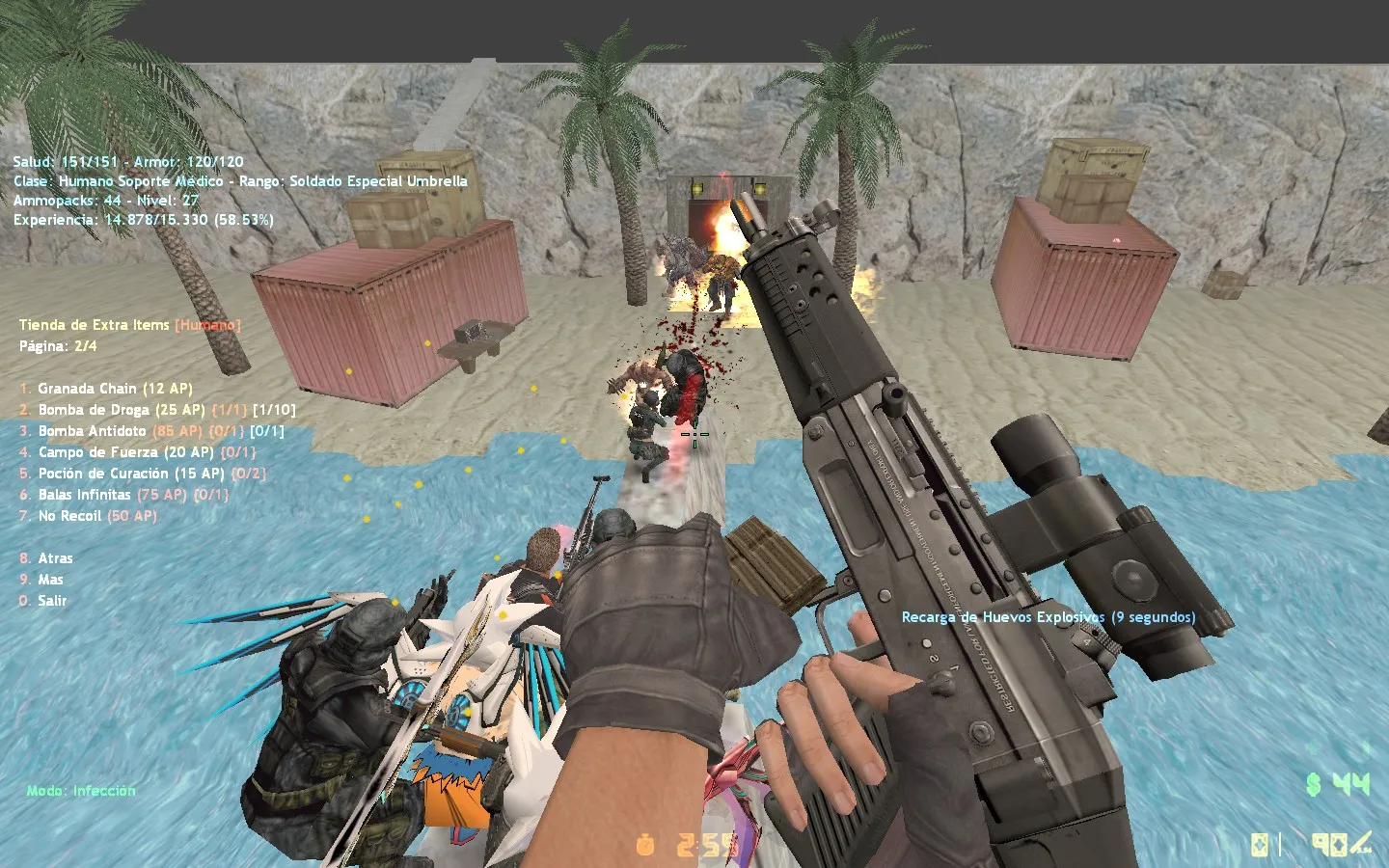Show more items with Mas
This screenshot has height=868, width=1389.
pyautogui.click(x=50, y=580)
